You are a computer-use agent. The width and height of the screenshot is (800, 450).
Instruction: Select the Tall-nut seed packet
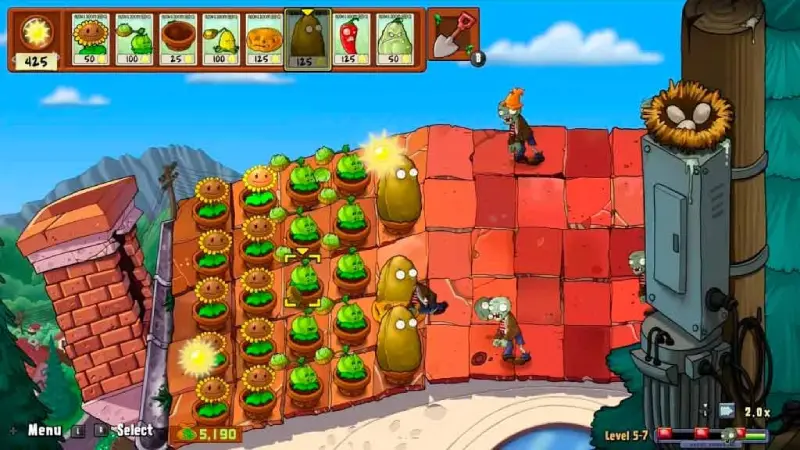(x=307, y=39)
